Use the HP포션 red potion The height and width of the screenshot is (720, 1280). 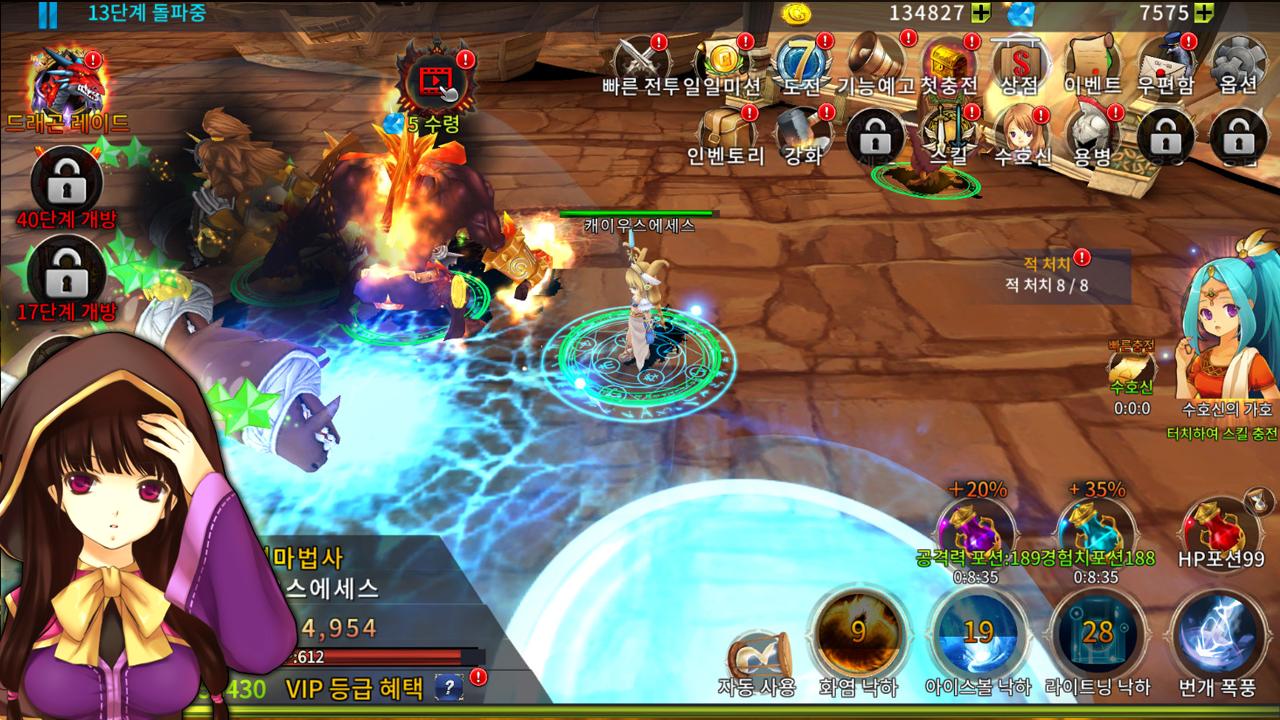tap(1220, 530)
